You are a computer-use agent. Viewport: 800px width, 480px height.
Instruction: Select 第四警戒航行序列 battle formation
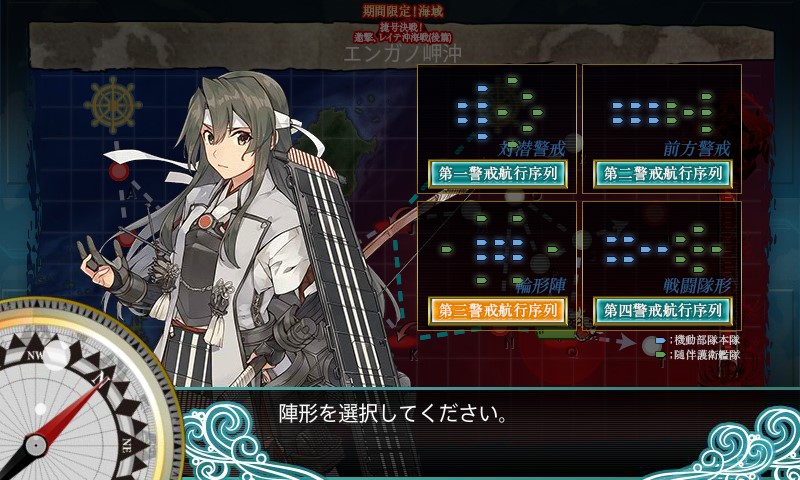pyautogui.click(x=662, y=310)
